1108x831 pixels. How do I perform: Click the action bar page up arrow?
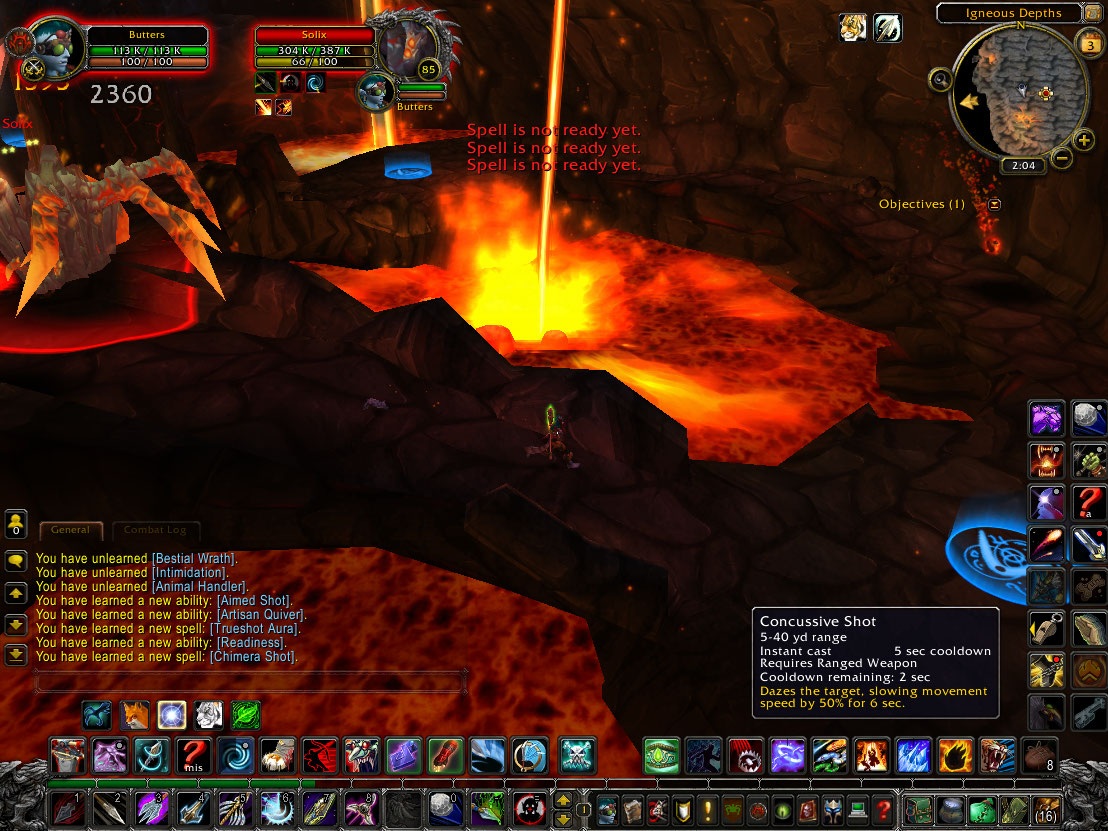pyautogui.click(x=563, y=800)
